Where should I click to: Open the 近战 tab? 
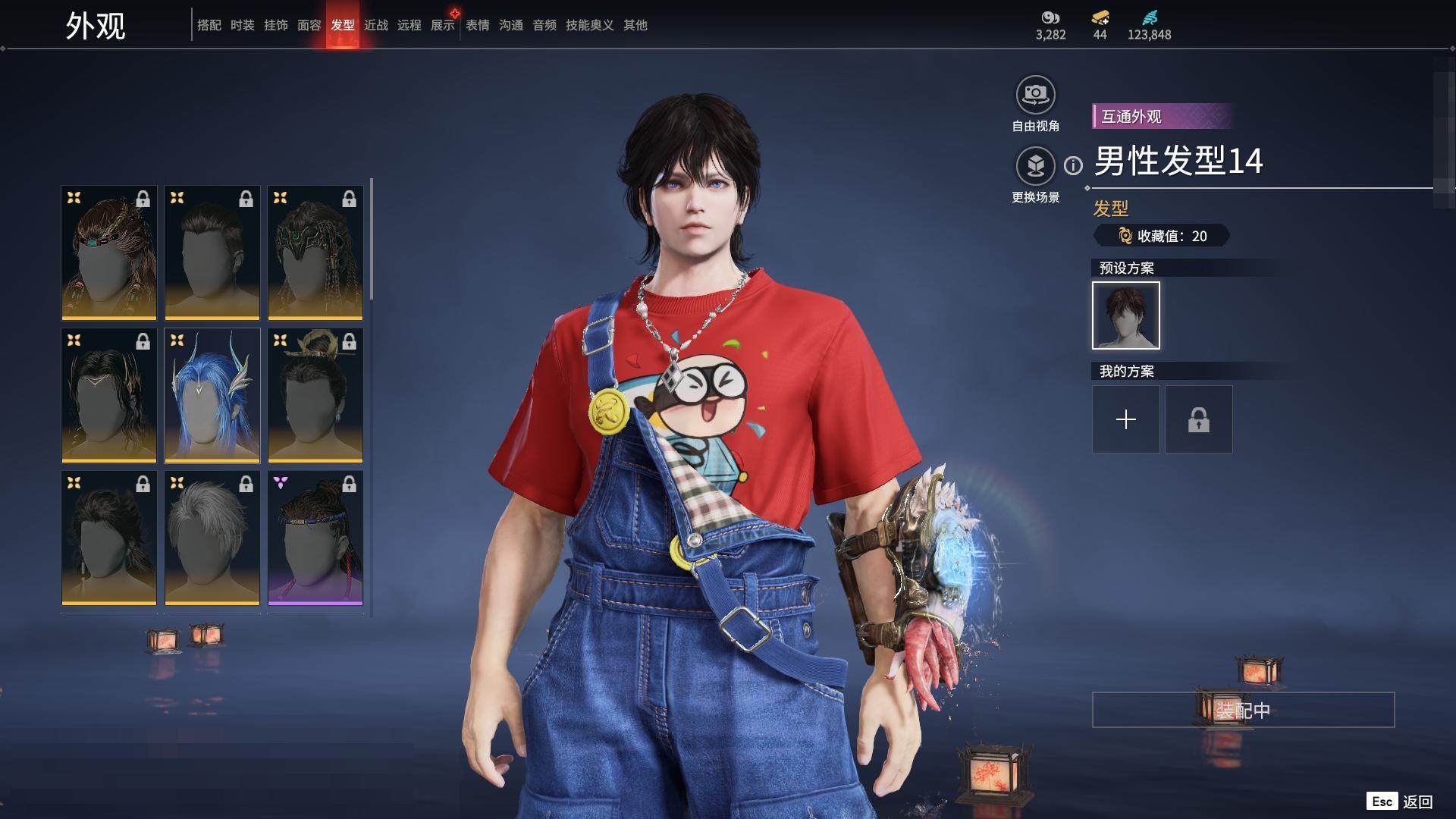tap(375, 25)
